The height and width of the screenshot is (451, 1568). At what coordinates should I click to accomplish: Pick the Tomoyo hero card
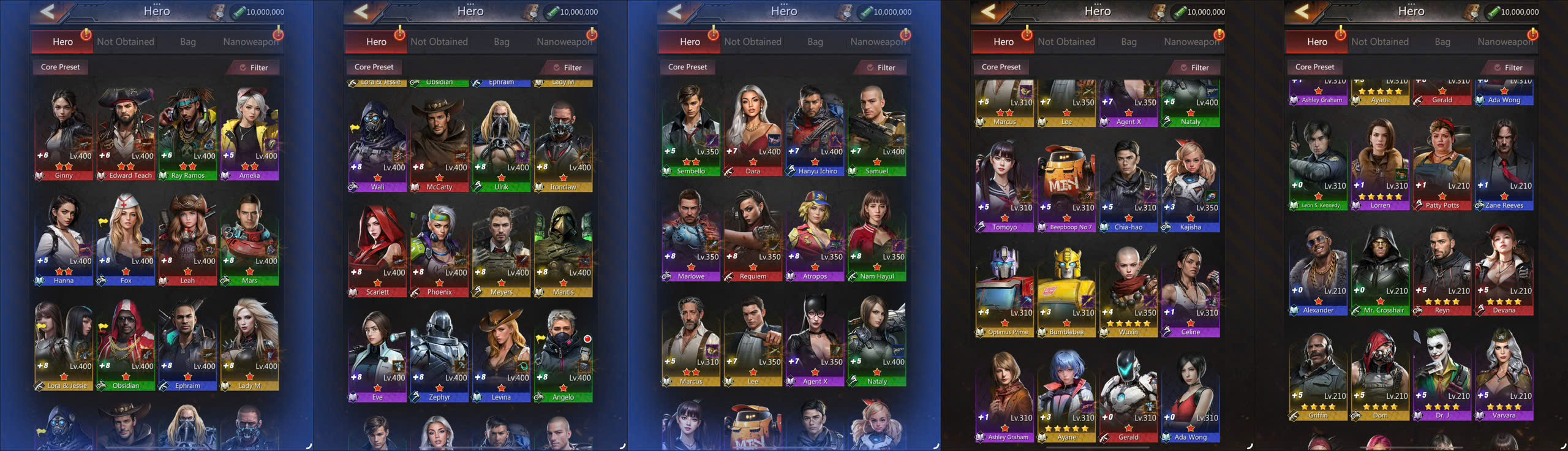(x=1005, y=187)
